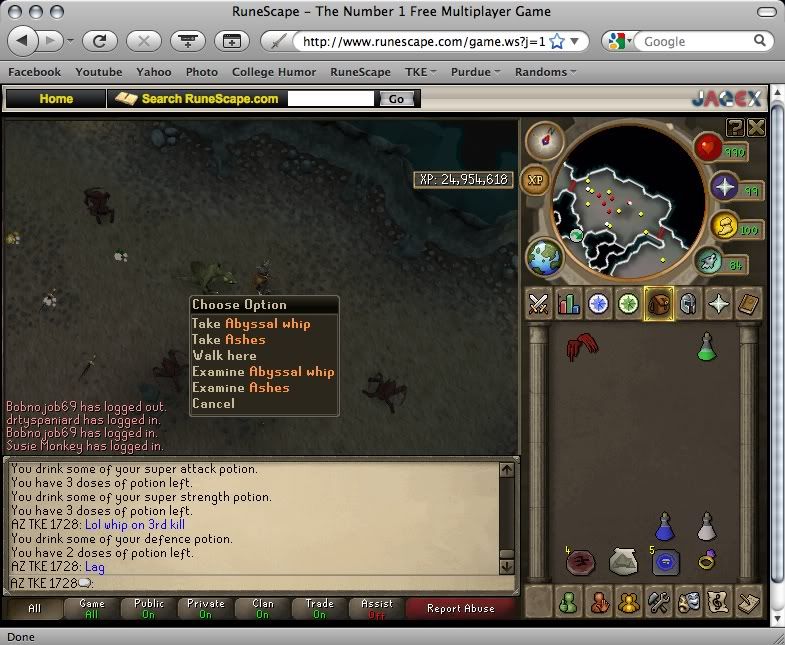
Task: Select Take Ashes option
Action: tap(229, 340)
